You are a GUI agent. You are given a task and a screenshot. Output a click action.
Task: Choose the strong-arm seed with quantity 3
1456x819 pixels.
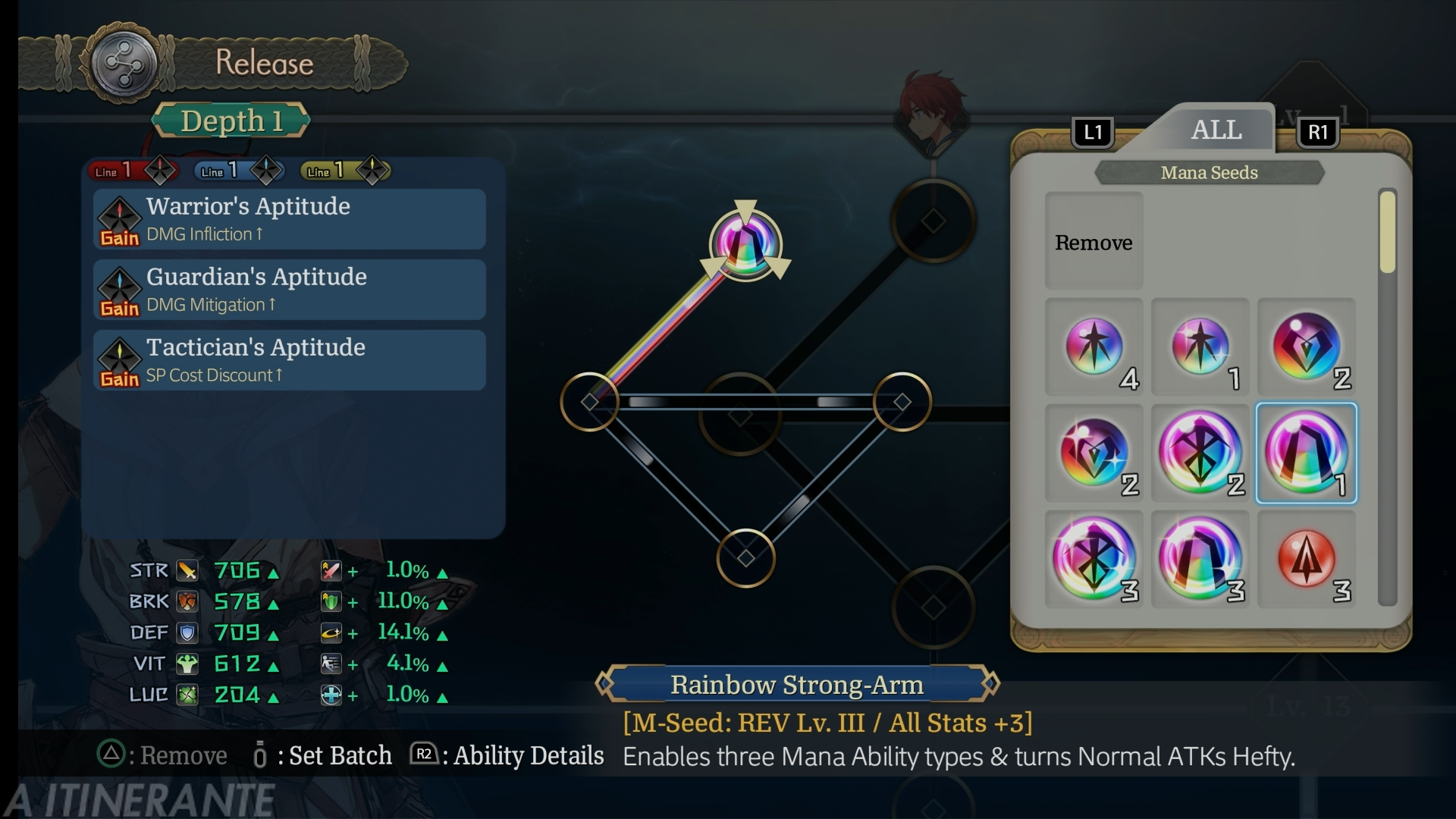click(x=1200, y=560)
